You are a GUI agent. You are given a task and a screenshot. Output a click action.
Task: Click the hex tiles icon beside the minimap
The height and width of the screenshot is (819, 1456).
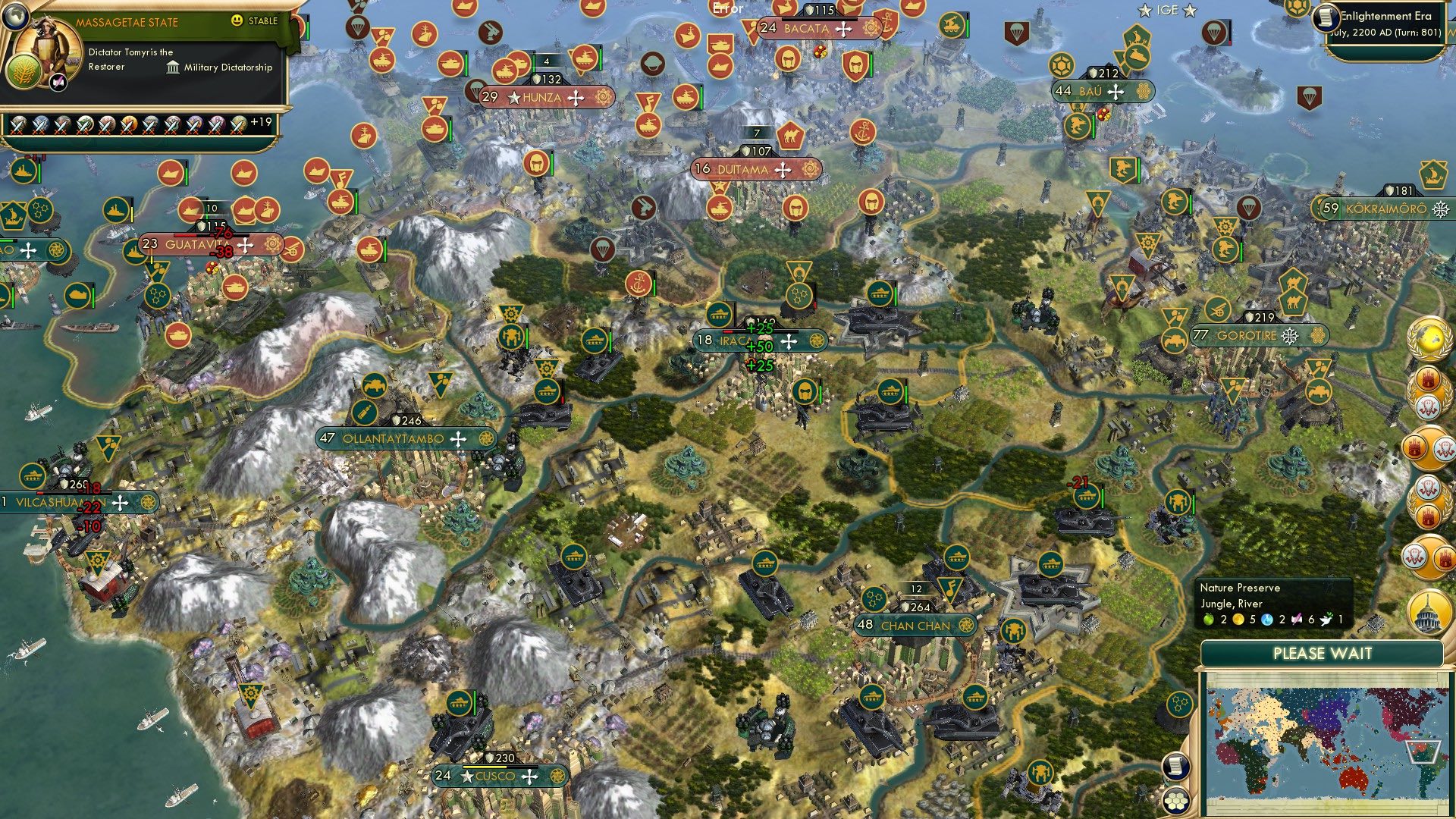(x=1175, y=802)
